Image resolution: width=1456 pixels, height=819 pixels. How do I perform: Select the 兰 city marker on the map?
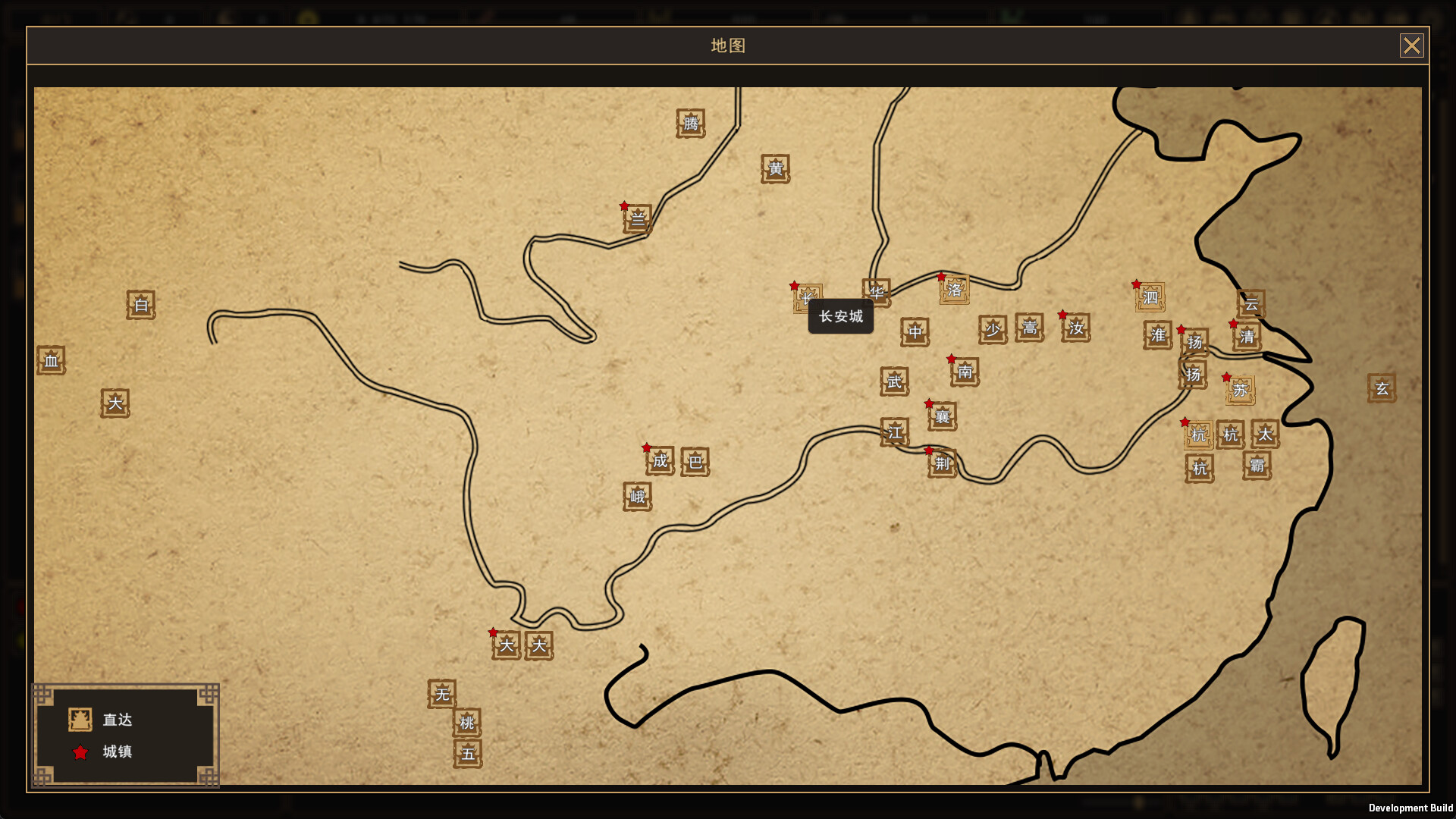pyautogui.click(x=637, y=219)
